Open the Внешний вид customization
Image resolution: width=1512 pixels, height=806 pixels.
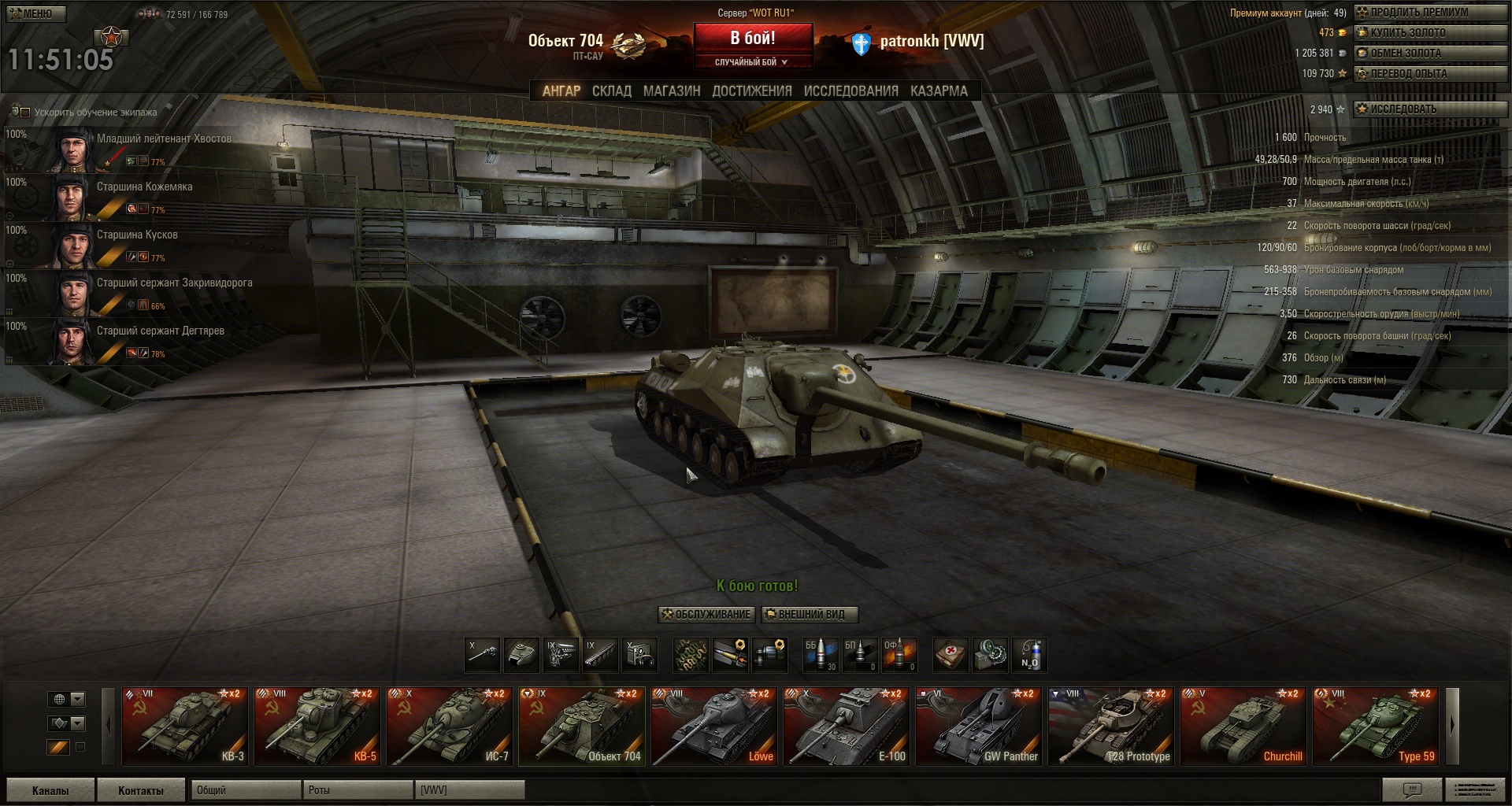pyautogui.click(x=809, y=615)
